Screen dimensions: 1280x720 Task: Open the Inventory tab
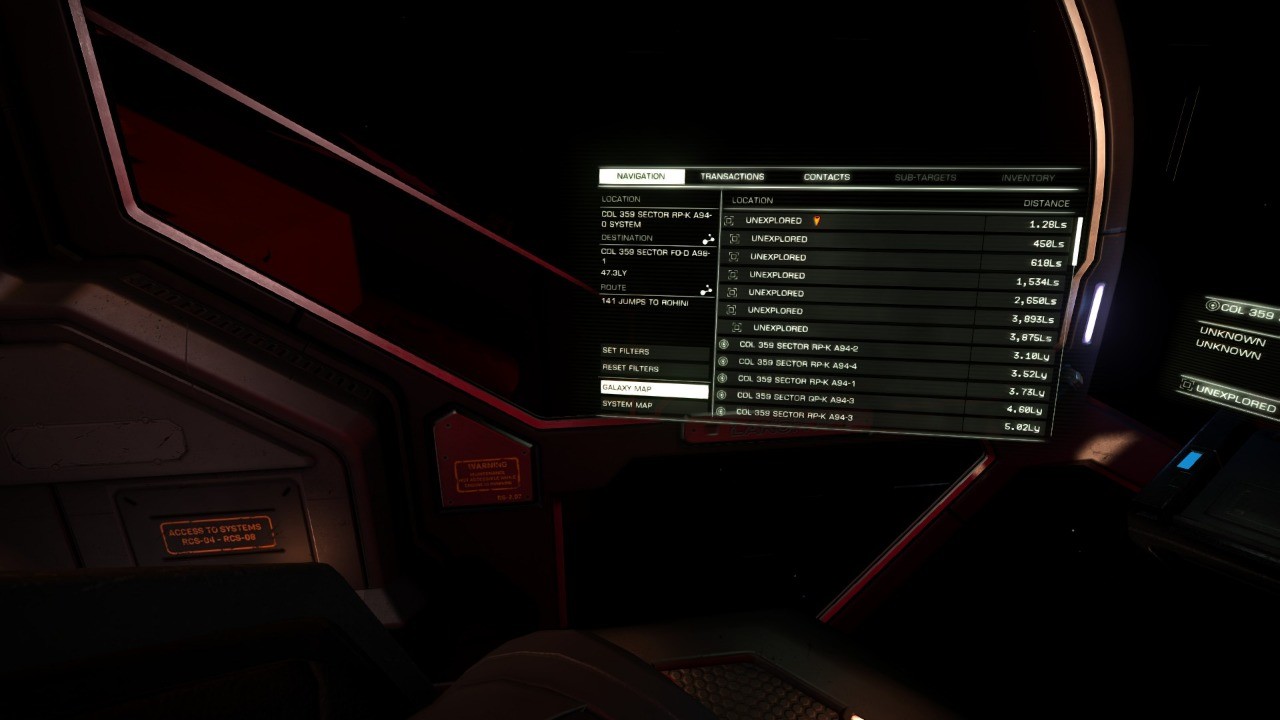[1028, 178]
